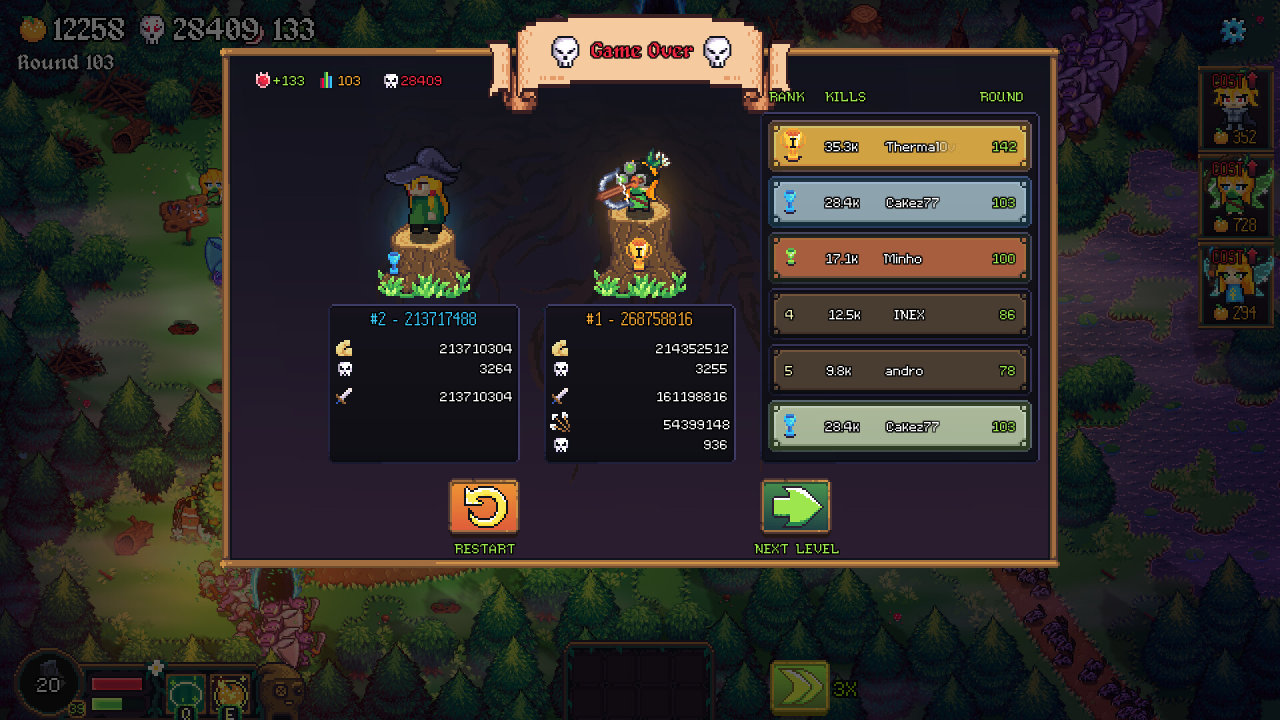
Task: View the wizard's #2 stats panel
Action: tap(424, 383)
